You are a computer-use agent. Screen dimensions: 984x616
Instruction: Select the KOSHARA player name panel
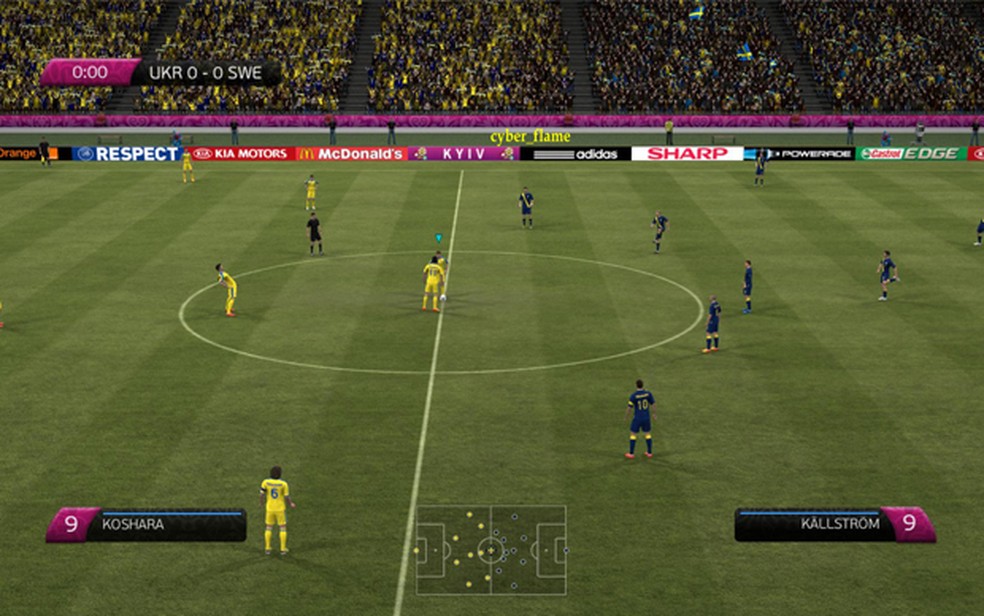click(x=147, y=524)
